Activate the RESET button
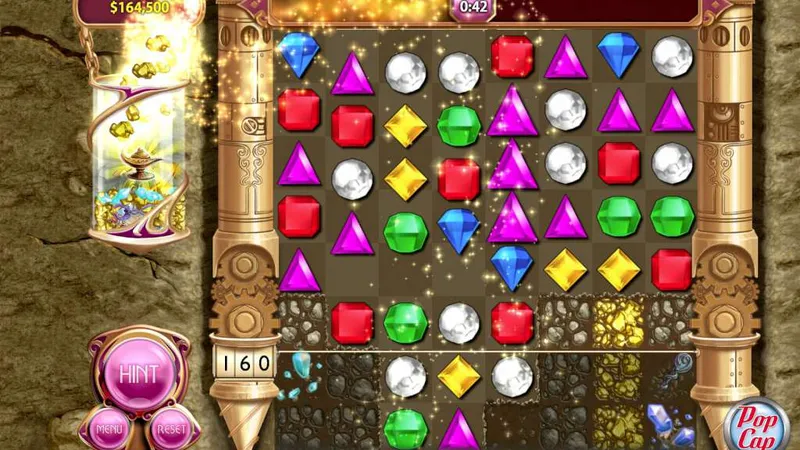The image size is (800, 450). [x=168, y=430]
